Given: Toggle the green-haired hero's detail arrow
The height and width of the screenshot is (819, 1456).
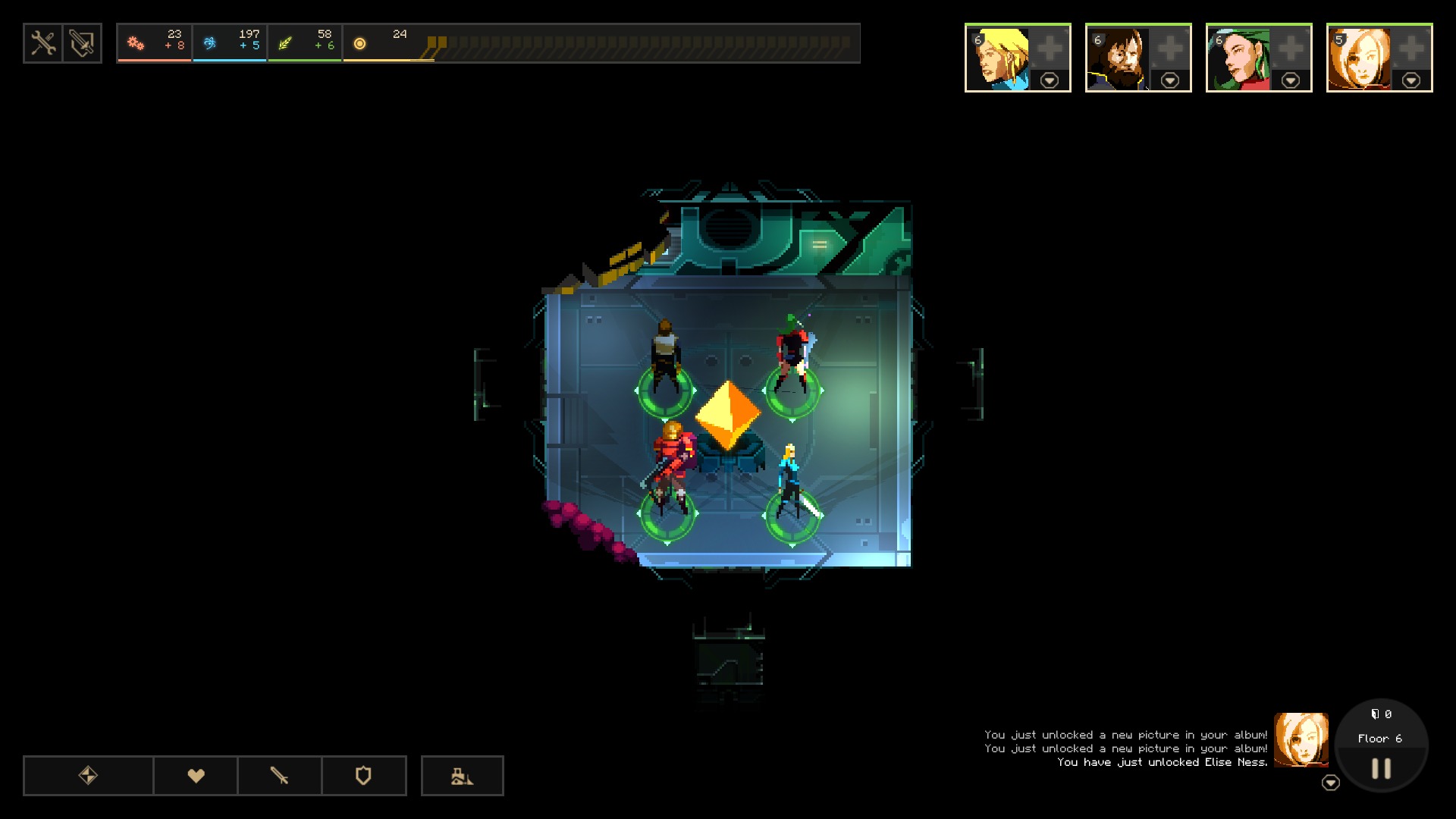Looking at the screenshot, I should point(1291,79).
